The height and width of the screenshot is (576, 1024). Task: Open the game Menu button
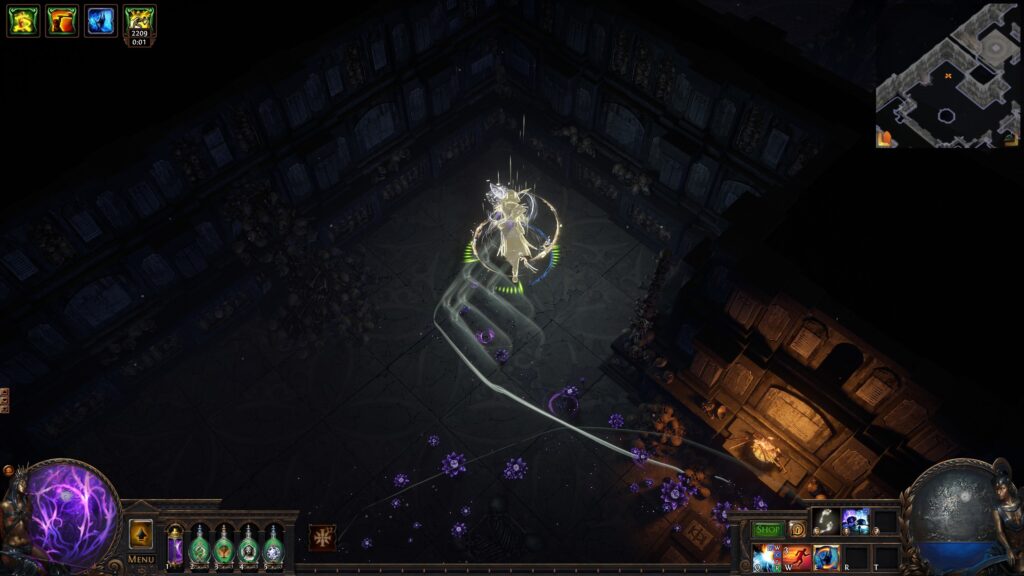coord(141,559)
